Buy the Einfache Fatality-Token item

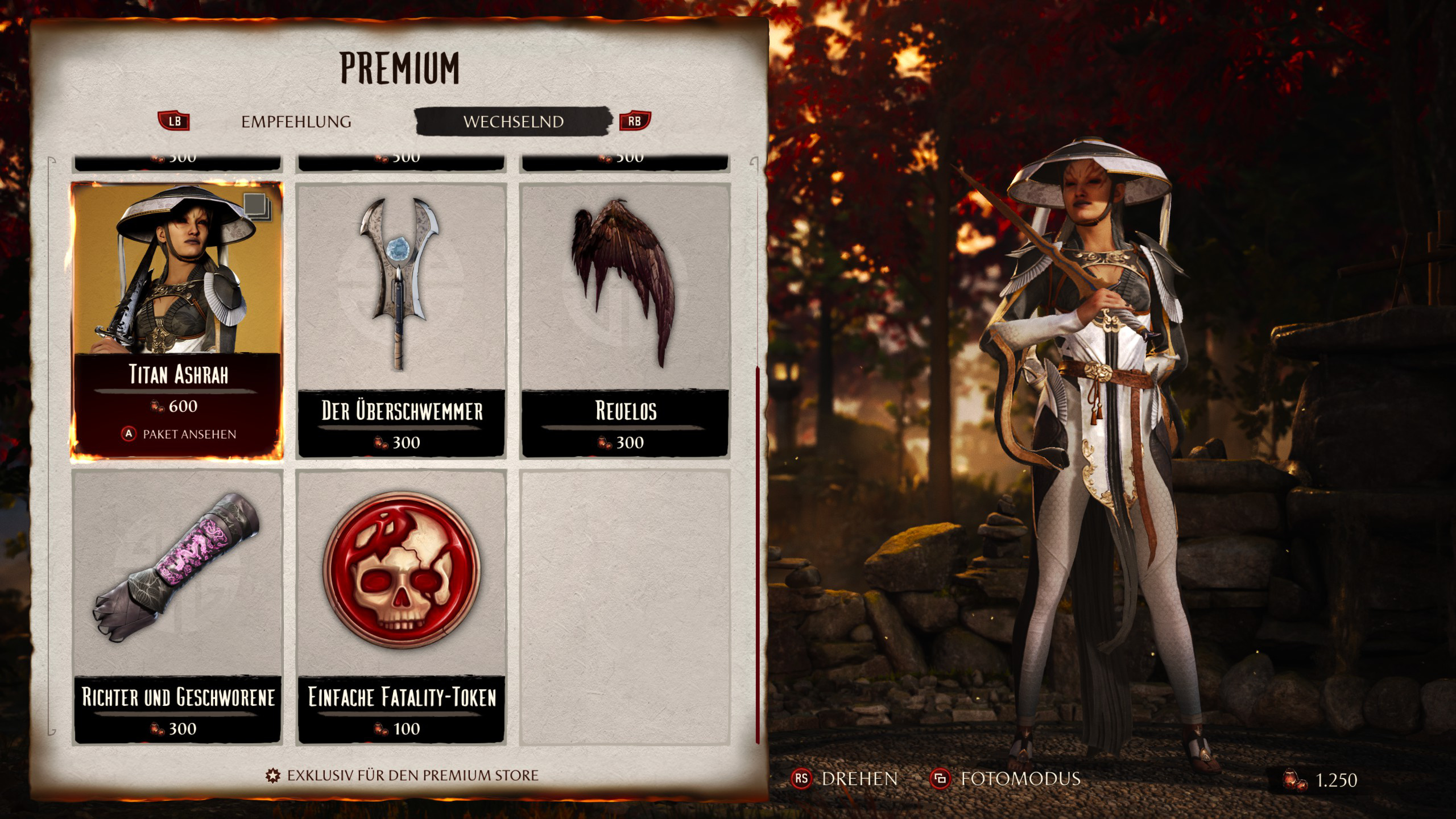click(401, 606)
